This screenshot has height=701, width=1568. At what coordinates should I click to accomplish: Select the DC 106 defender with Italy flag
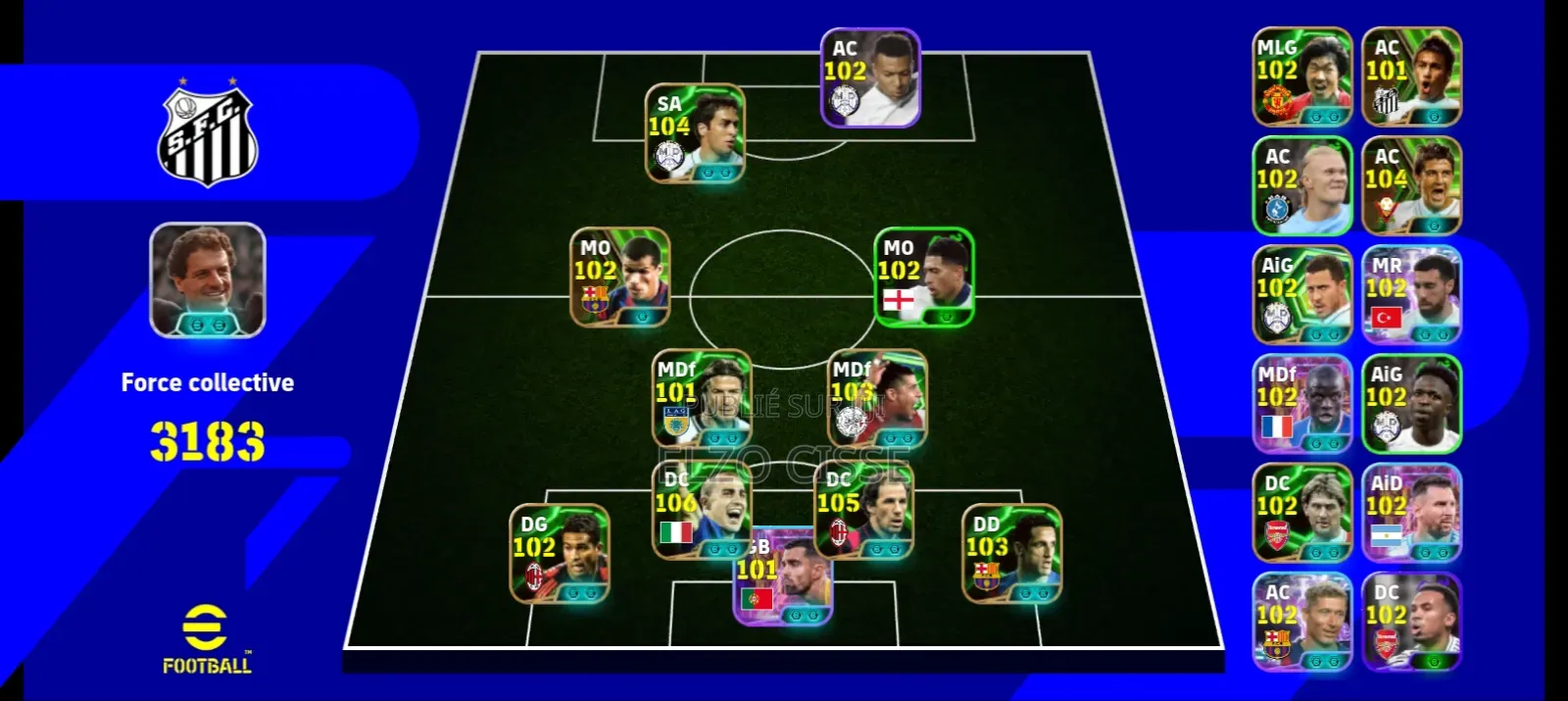point(700,510)
